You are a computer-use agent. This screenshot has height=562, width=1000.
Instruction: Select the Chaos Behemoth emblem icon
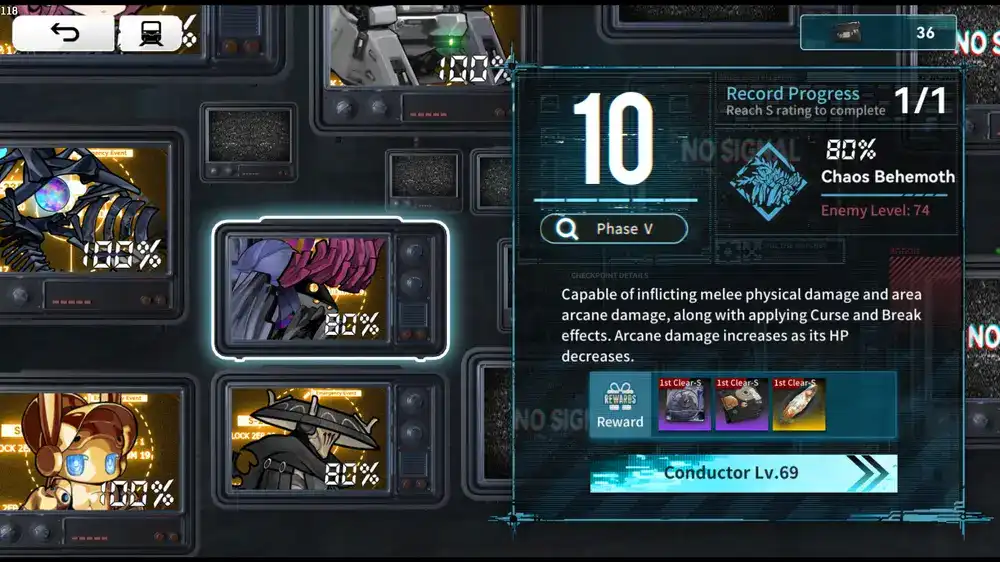click(767, 180)
